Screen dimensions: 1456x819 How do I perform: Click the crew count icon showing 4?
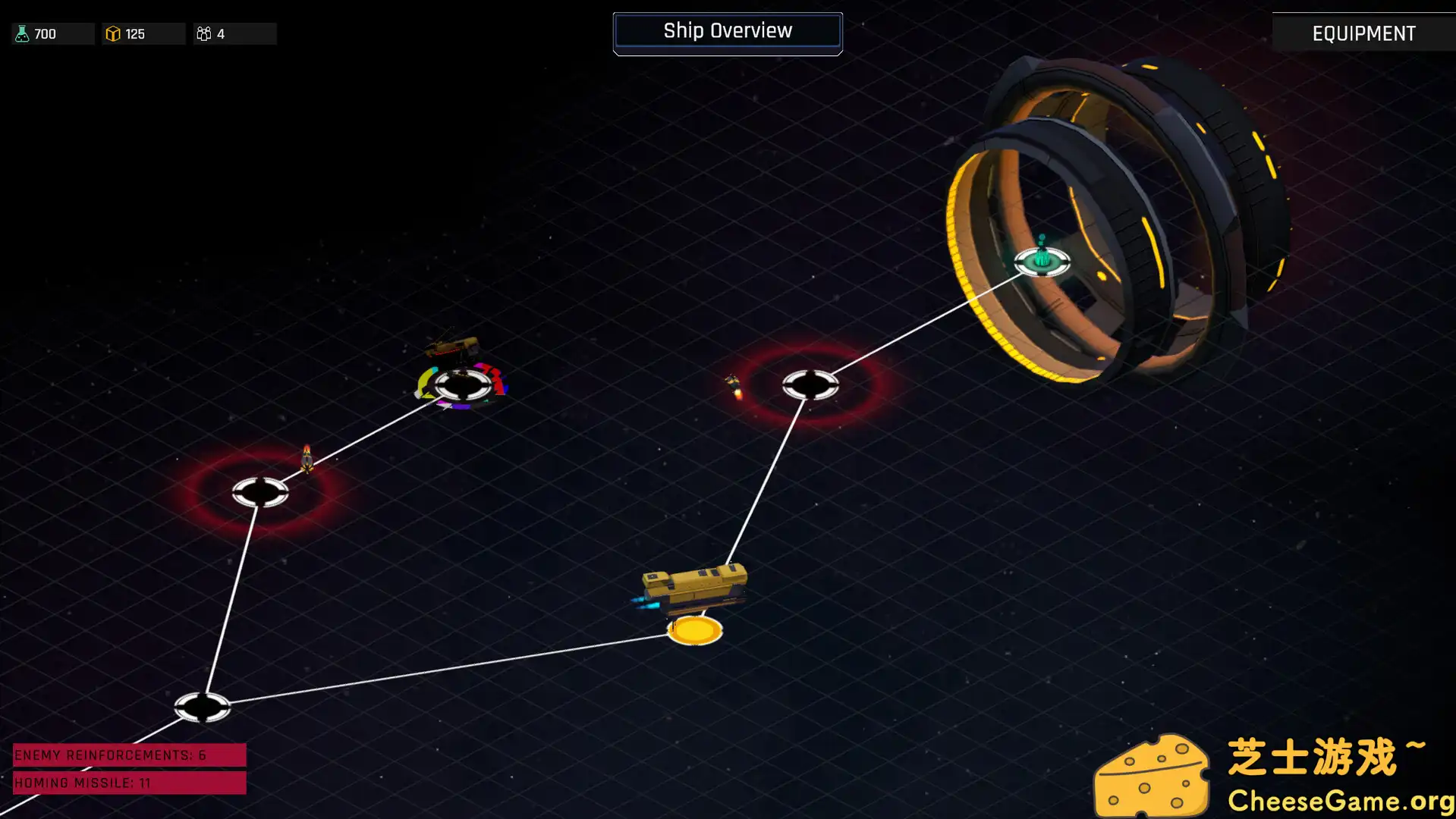(x=203, y=33)
